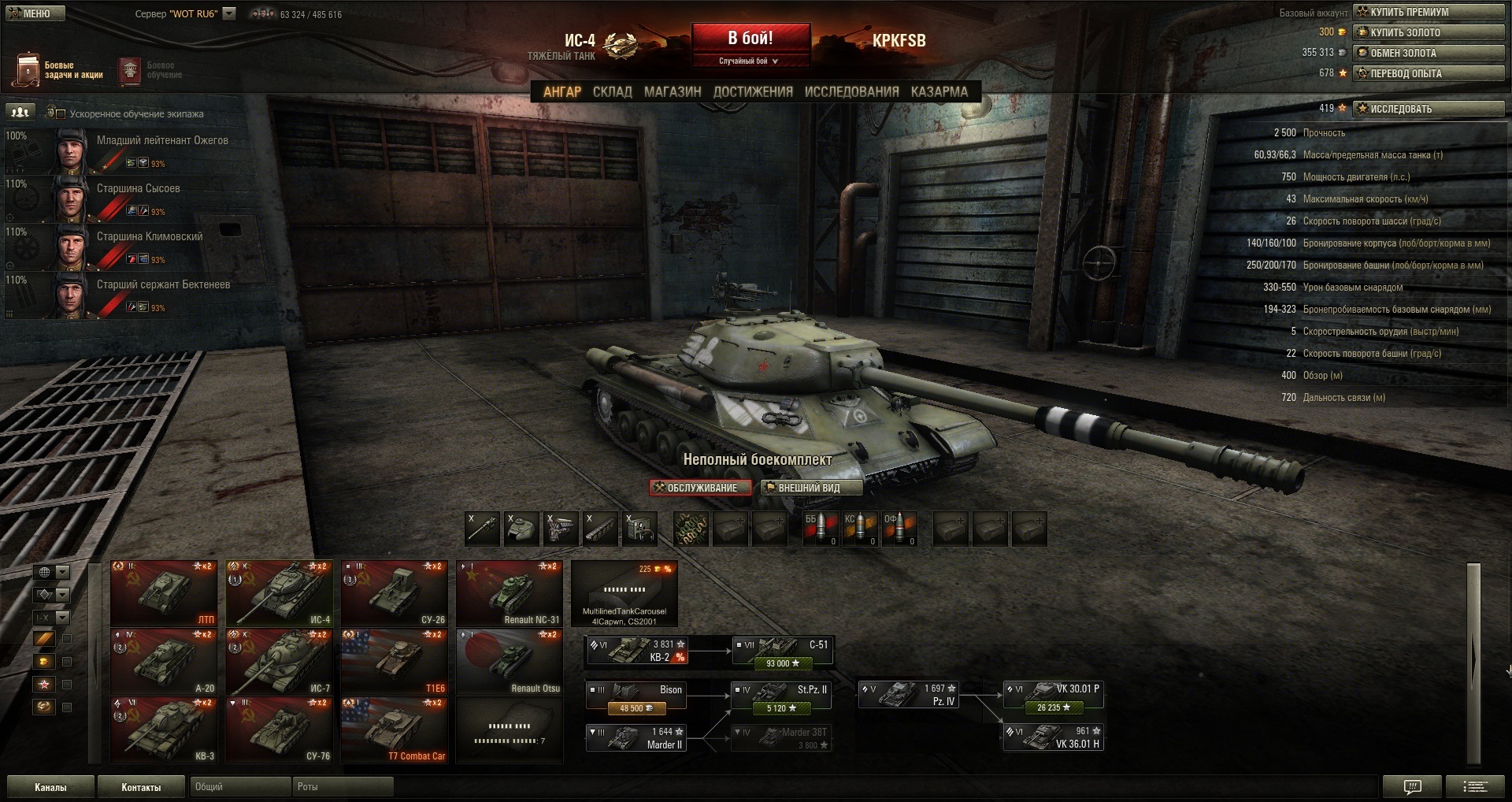Start battle with the В бой! button
The height and width of the screenshot is (802, 1512).
point(750,38)
